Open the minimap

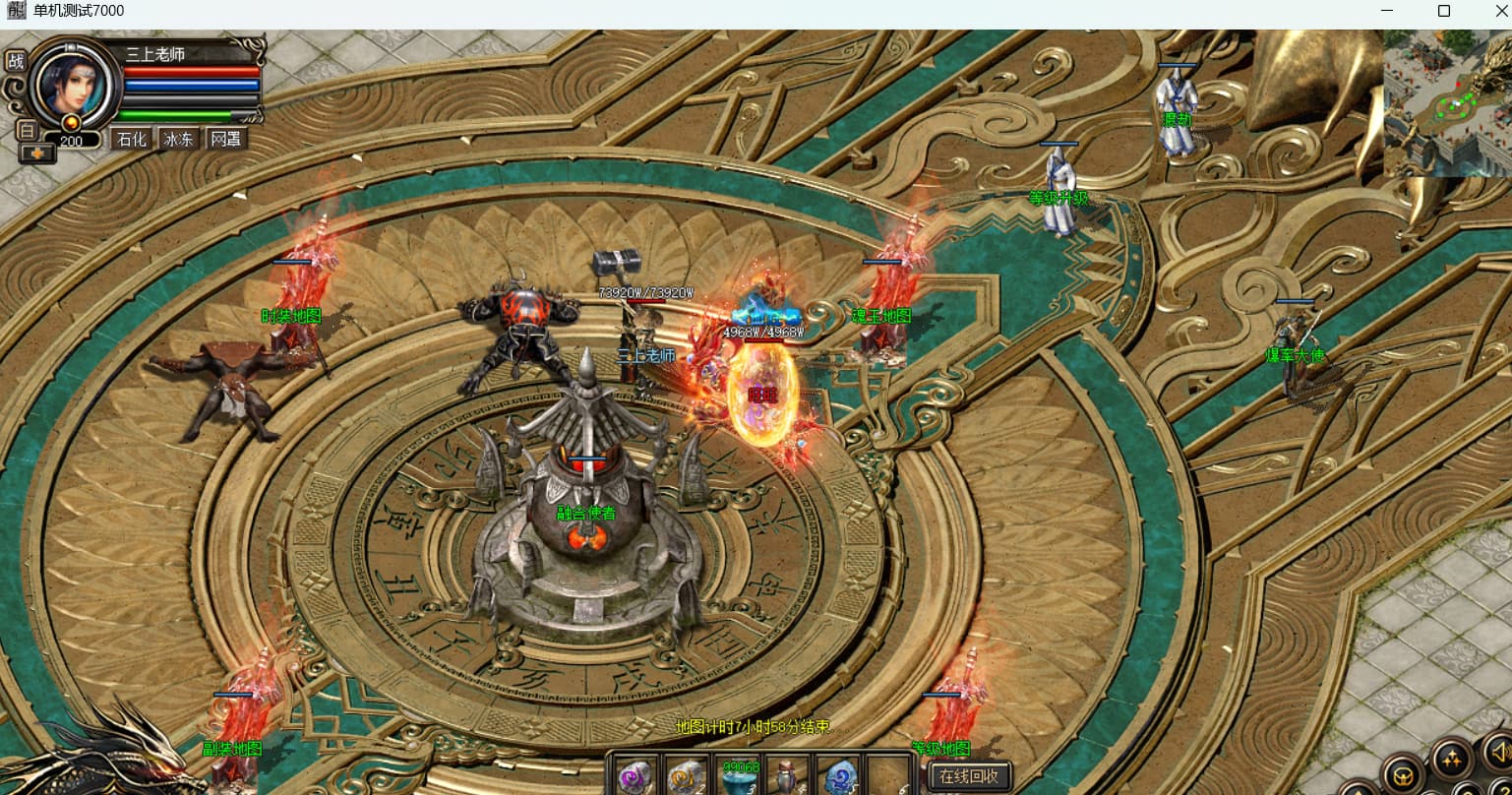tap(1447, 102)
